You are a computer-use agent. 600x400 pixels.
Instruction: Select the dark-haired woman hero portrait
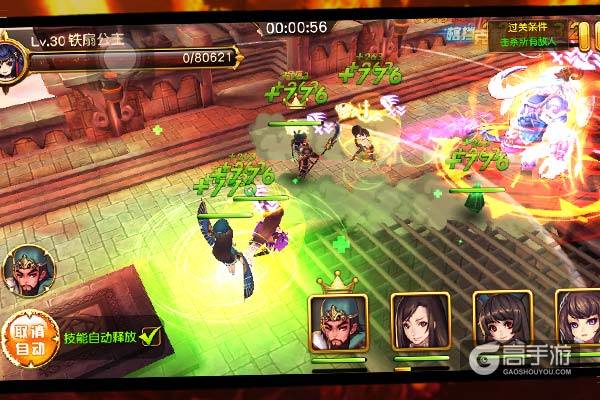[420, 321]
